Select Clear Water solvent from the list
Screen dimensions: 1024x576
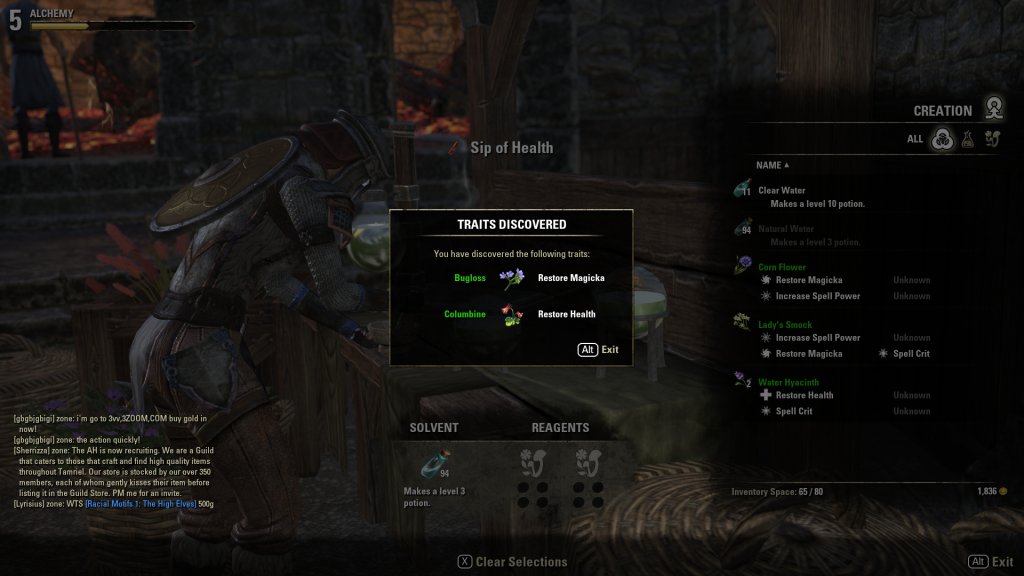[x=781, y=190]
